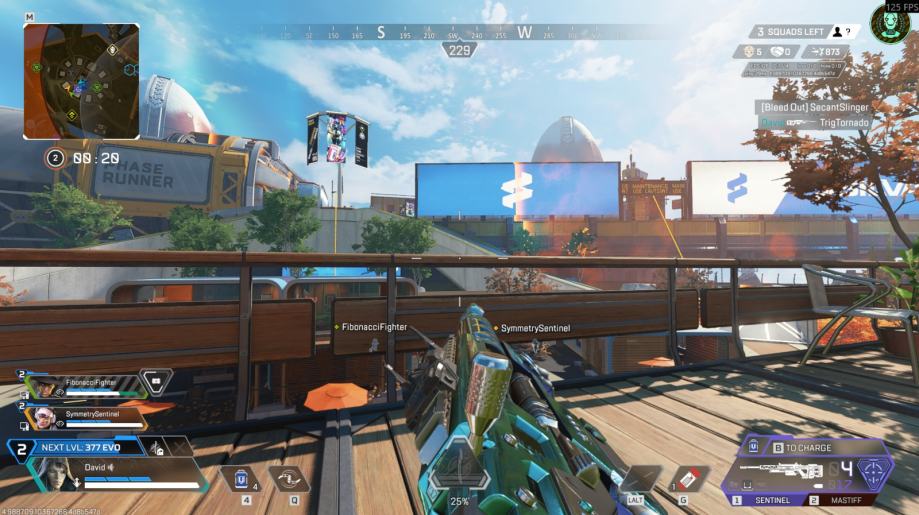The height and width of the screenshot is (515, 919).
Task: Click the EVO shield level badge
Action: coord(20,447)
